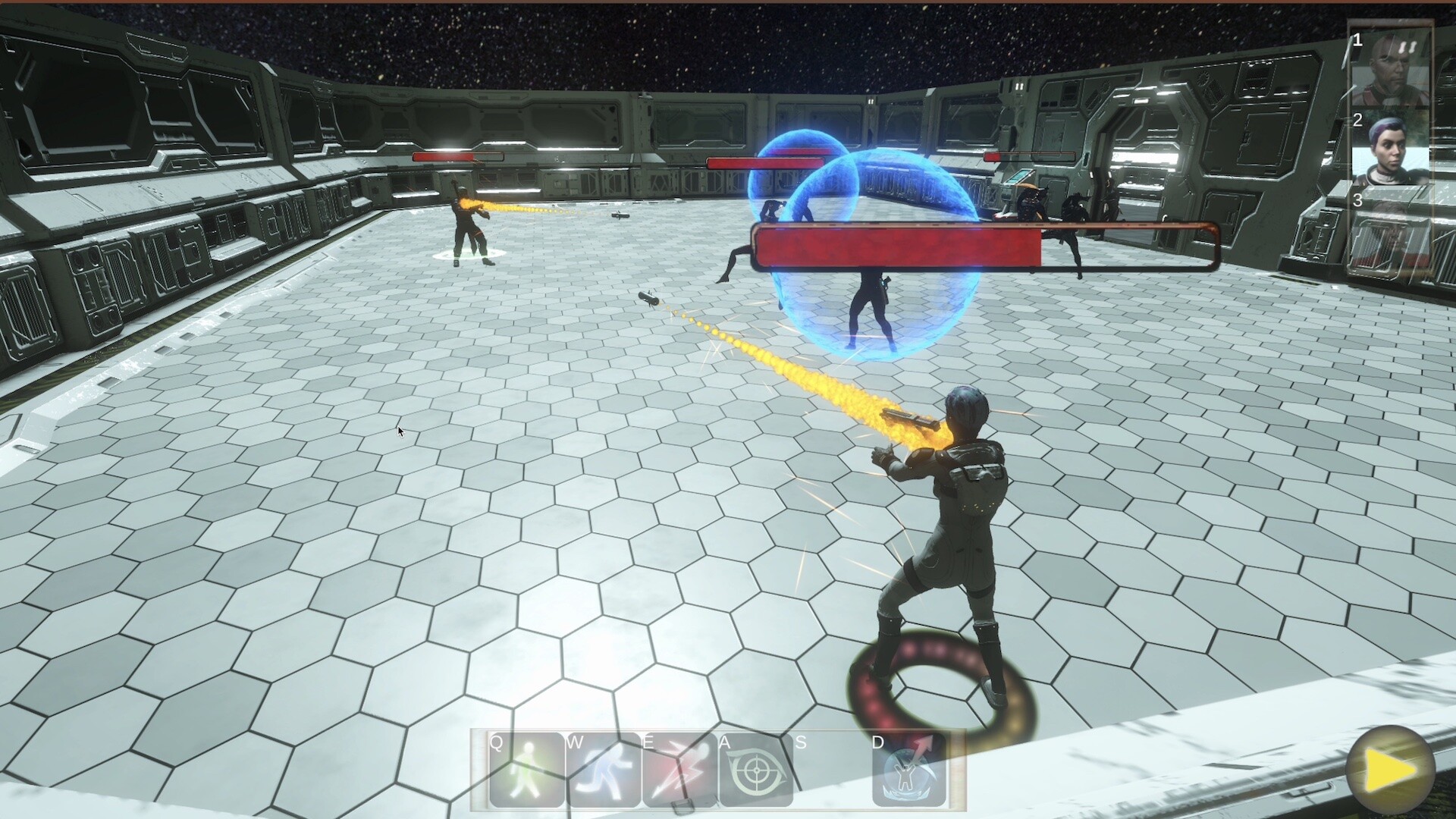Screen dimensions: 1456x819
Task: Use the red lightning dash ability
Action: 679,771
